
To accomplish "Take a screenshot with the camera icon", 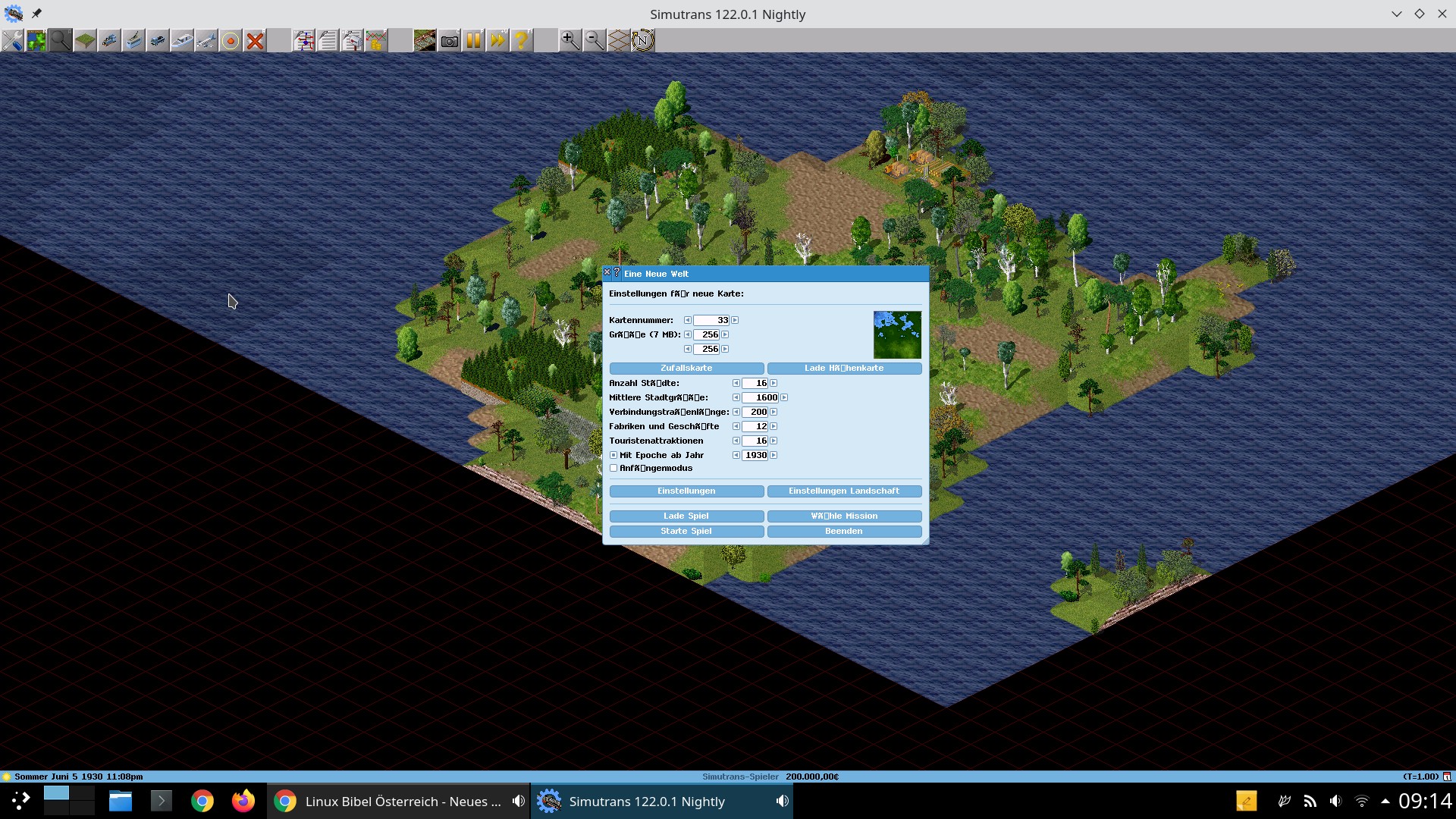I will 449,40.
